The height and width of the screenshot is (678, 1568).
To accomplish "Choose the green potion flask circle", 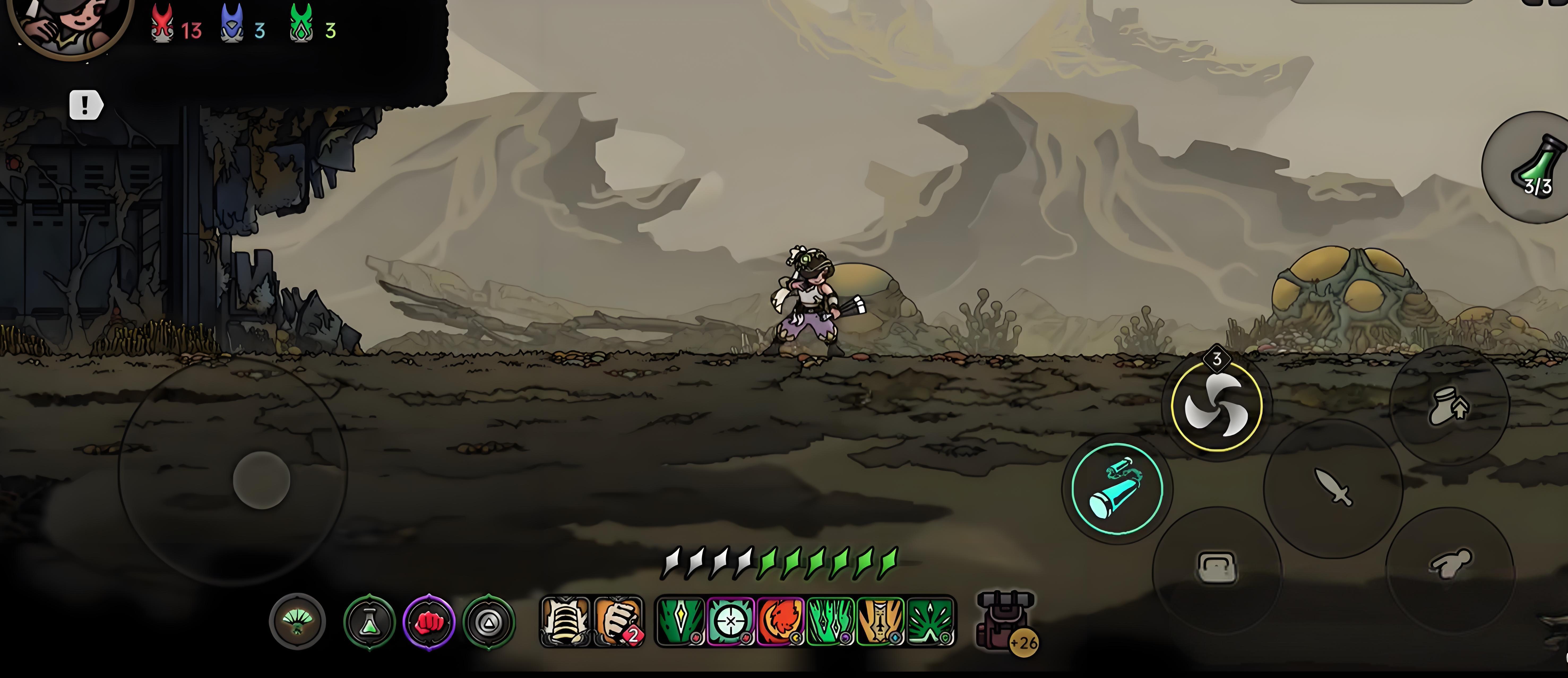I will (x=369, y=623).
